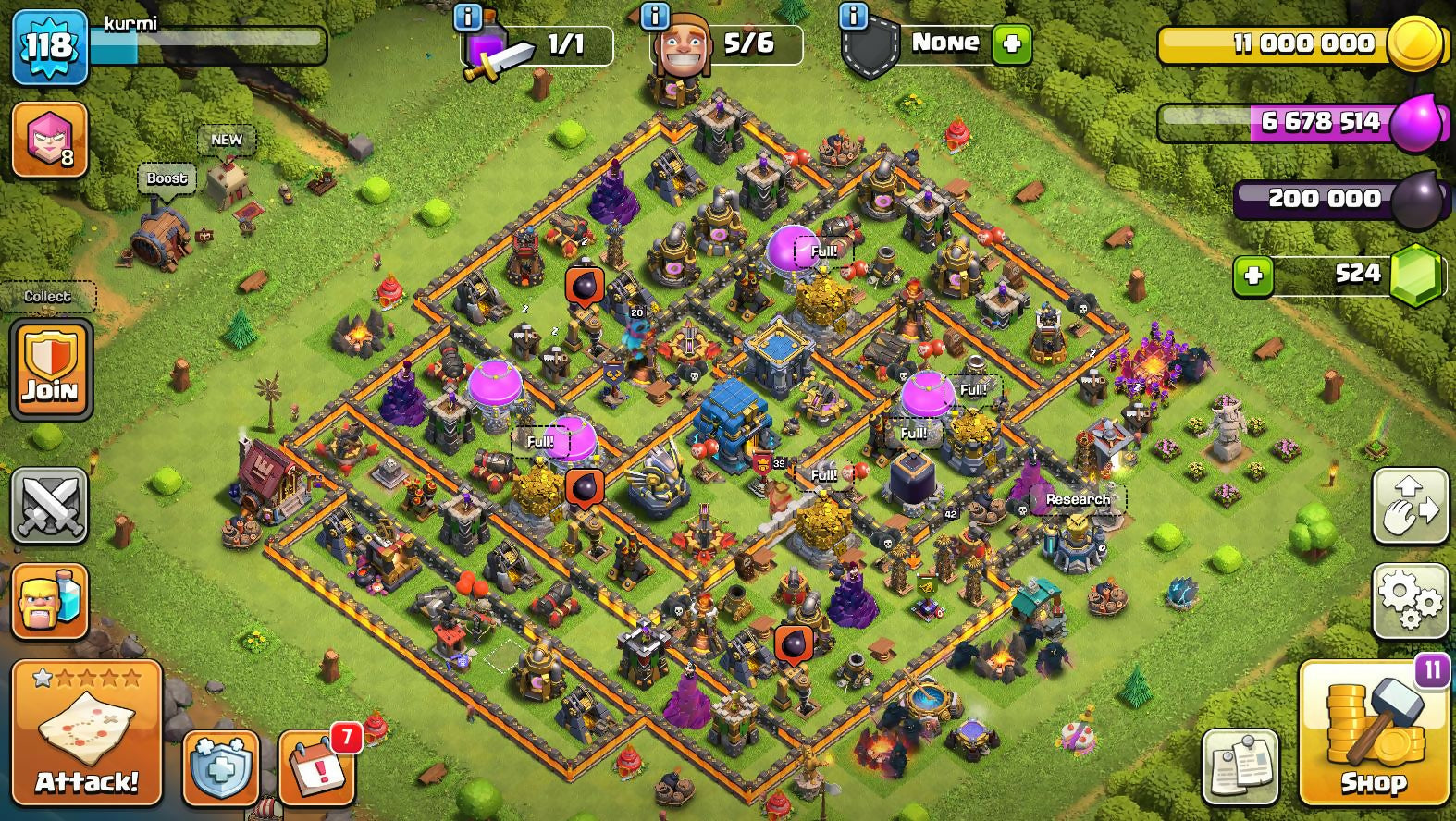
Task: Show builder info icon
Action: 655,16
